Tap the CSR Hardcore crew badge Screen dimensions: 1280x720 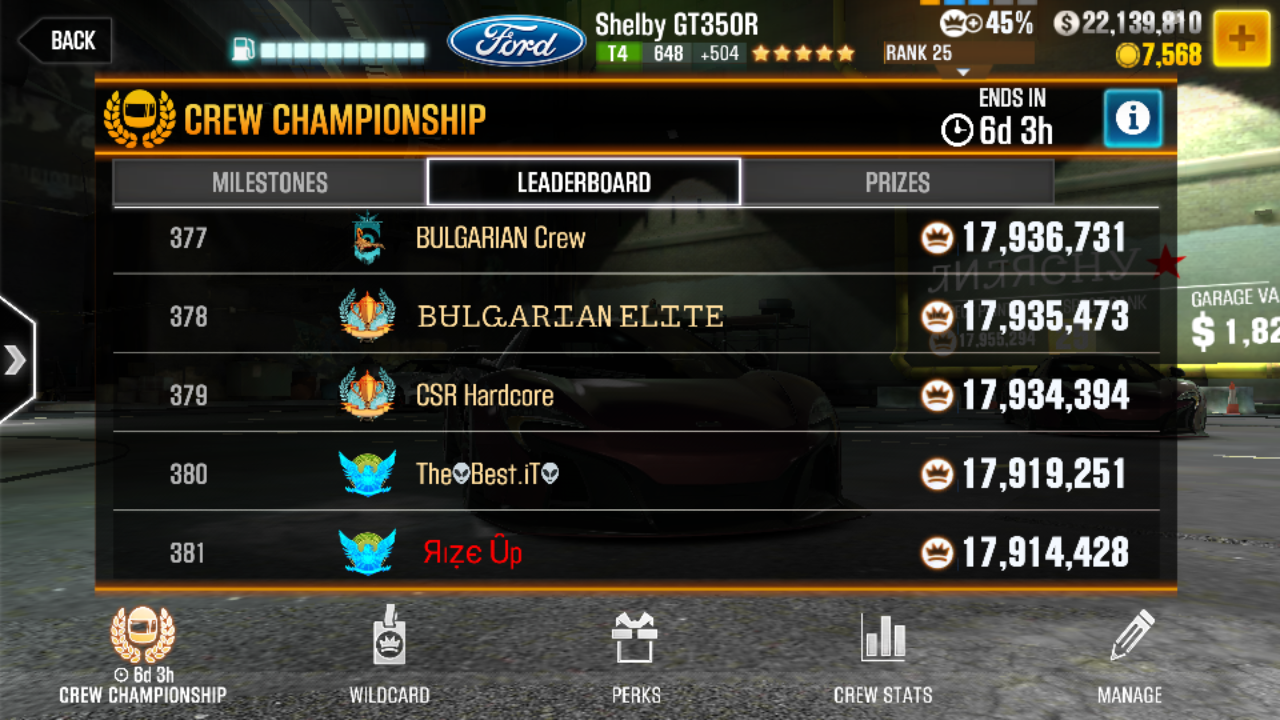click(369, 395)
